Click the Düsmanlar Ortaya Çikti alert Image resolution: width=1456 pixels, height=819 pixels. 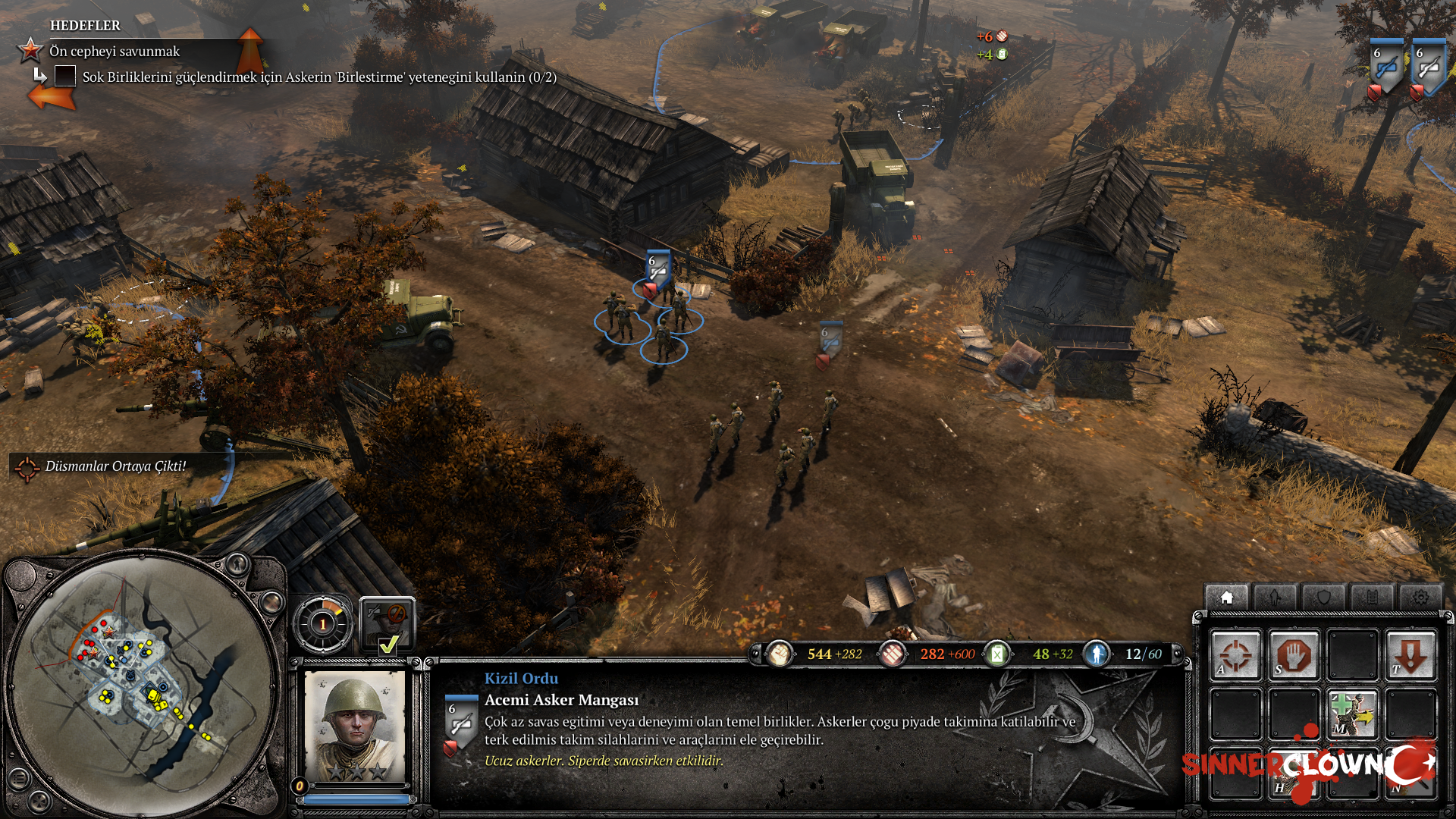point(115,466)
